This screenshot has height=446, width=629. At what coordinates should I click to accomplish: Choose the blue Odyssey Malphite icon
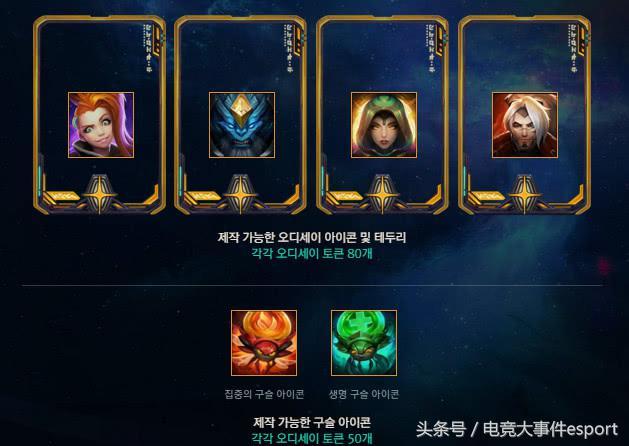click(x=242, y=125)
